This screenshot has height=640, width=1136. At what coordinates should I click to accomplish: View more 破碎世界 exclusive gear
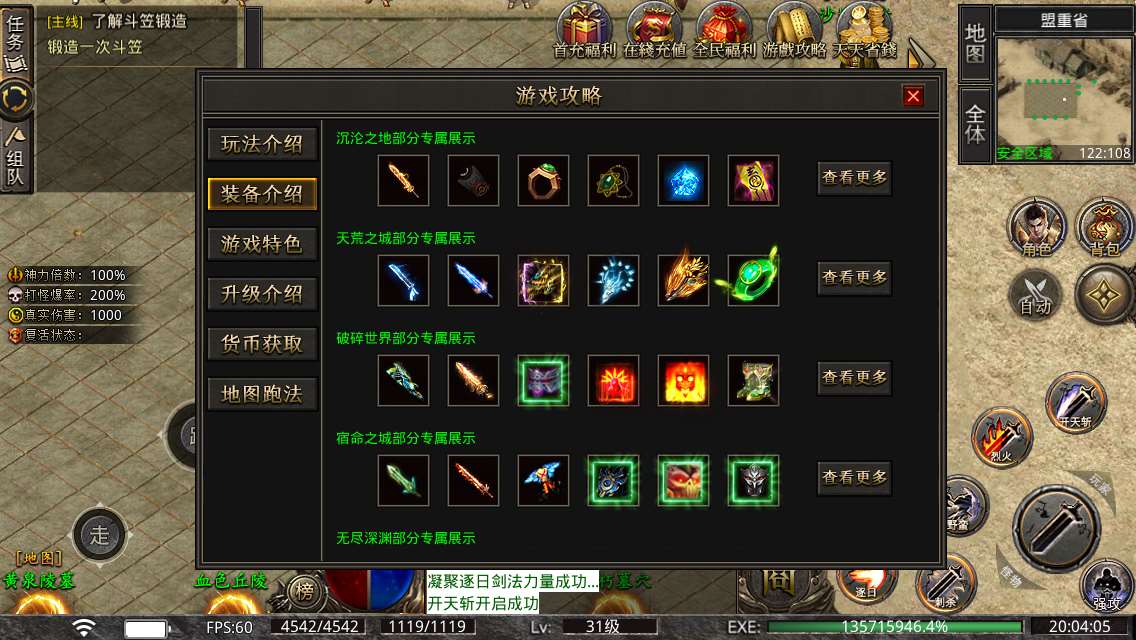pyautogui.click(x=854, y=378)
